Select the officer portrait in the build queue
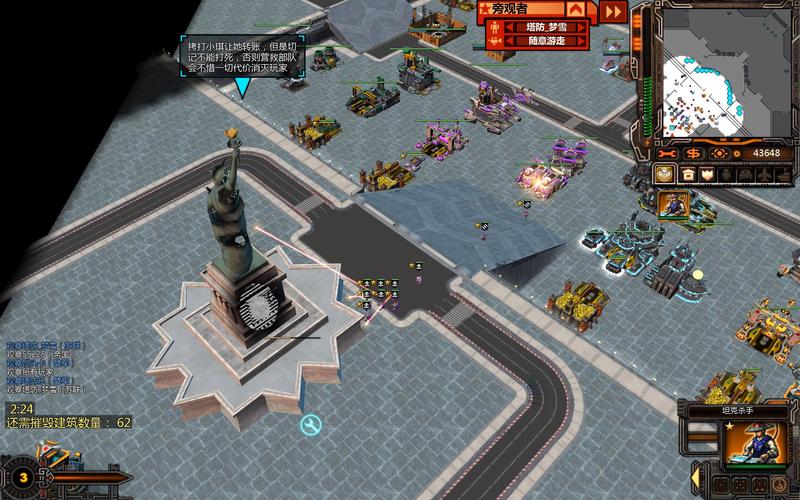800x500 pixels. [x=672, y=205]
